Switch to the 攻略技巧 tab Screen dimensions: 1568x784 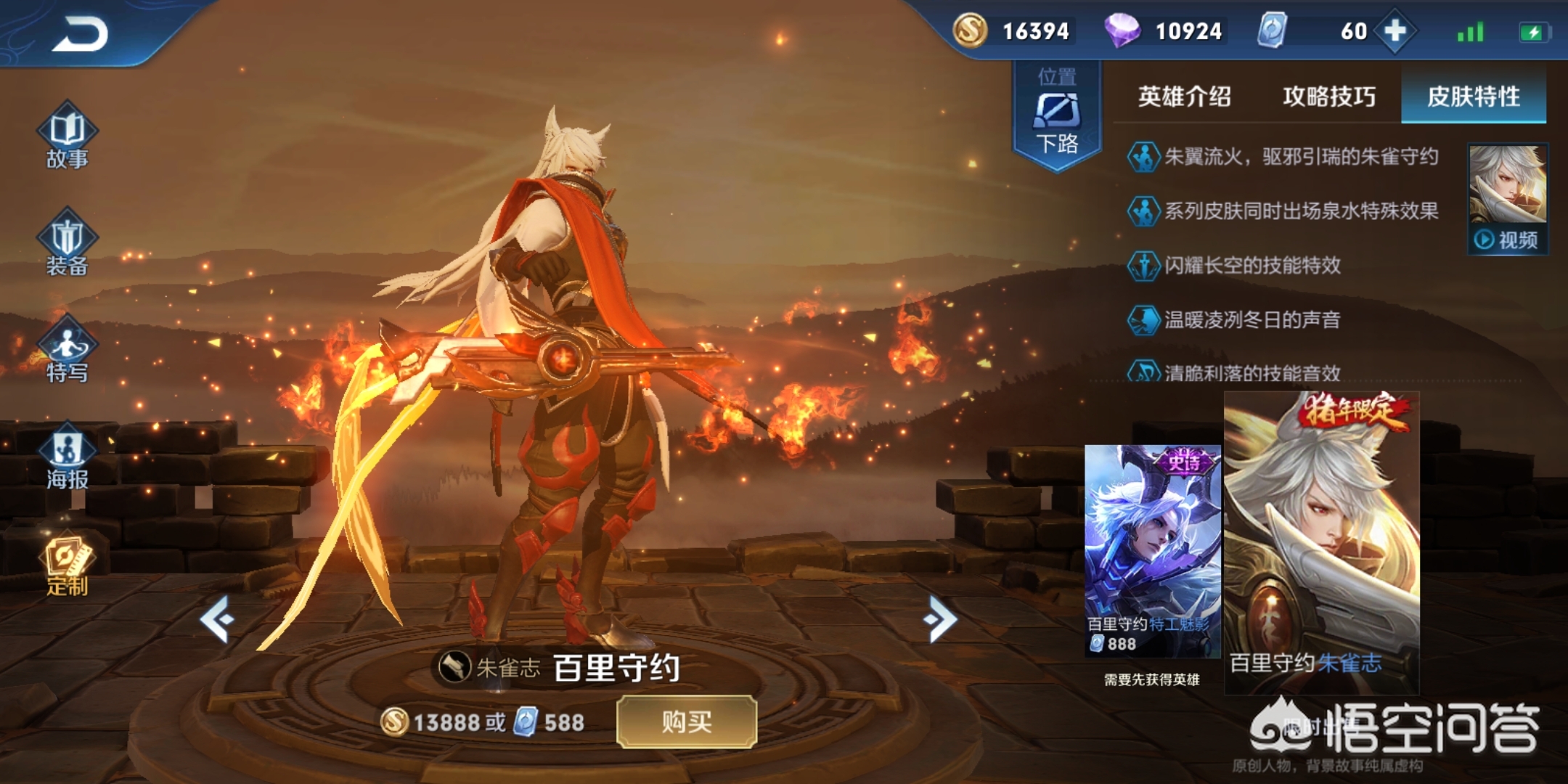[1328, 97]
